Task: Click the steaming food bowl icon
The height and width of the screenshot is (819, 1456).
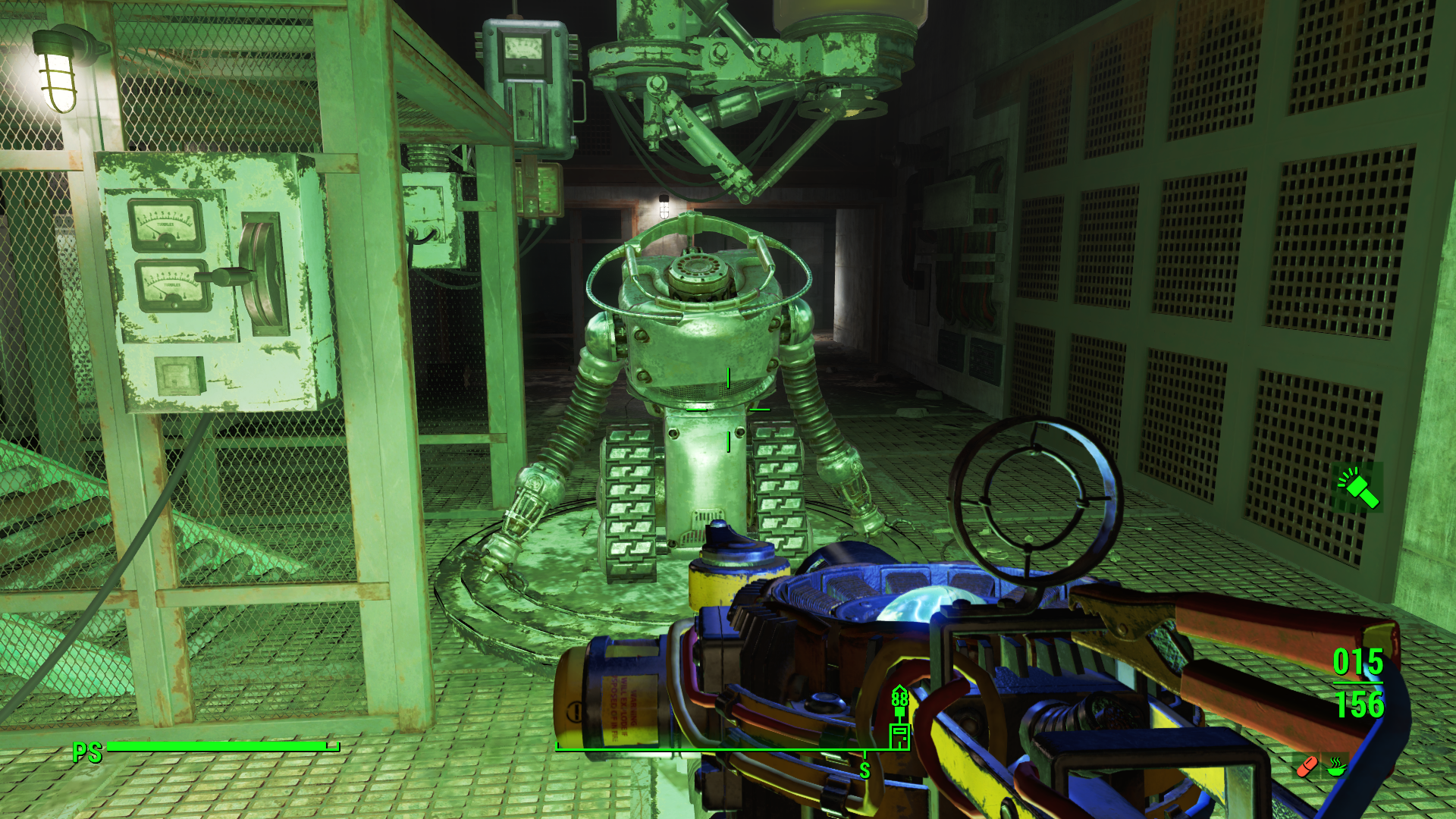Action: 1336,767
